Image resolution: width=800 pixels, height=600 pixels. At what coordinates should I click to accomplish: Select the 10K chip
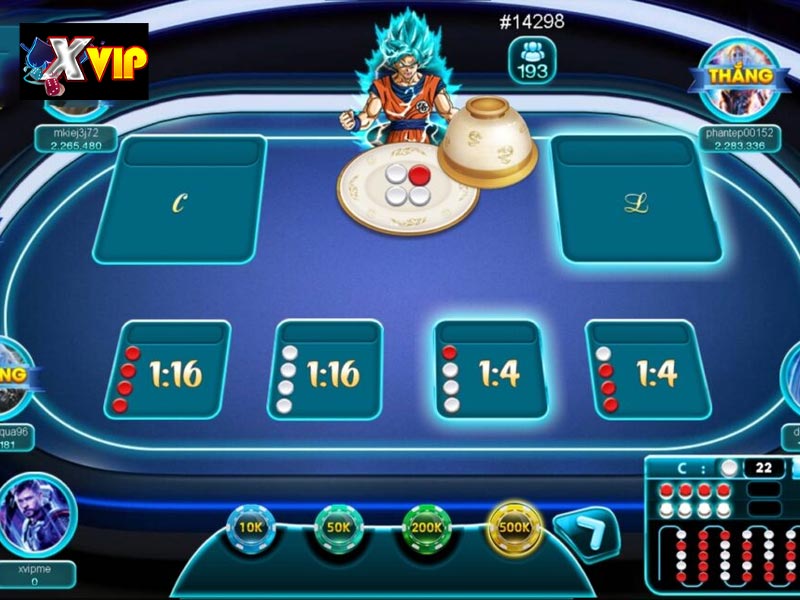click(x=250, y=527)
